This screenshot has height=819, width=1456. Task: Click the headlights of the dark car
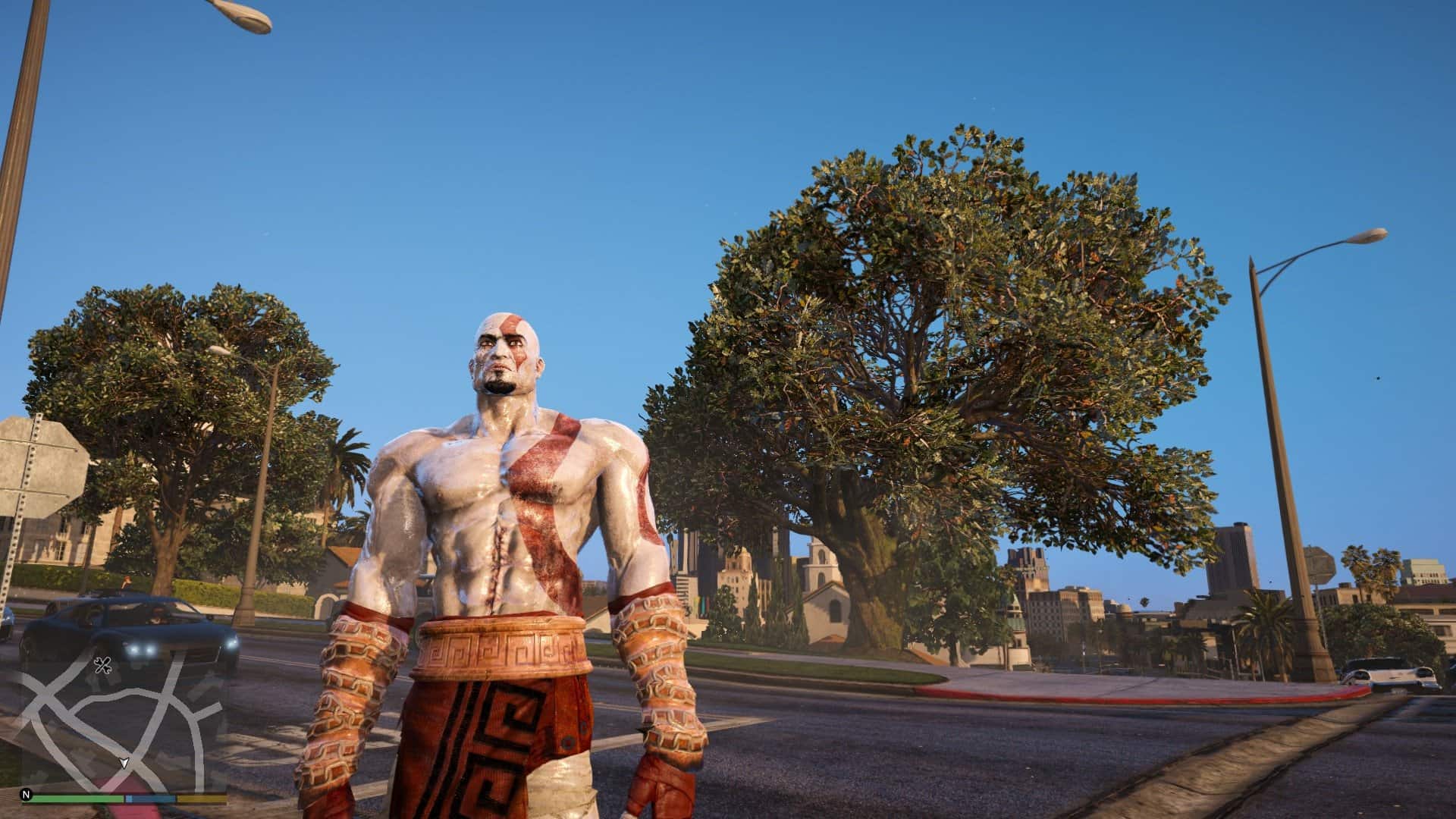(142, 650)
